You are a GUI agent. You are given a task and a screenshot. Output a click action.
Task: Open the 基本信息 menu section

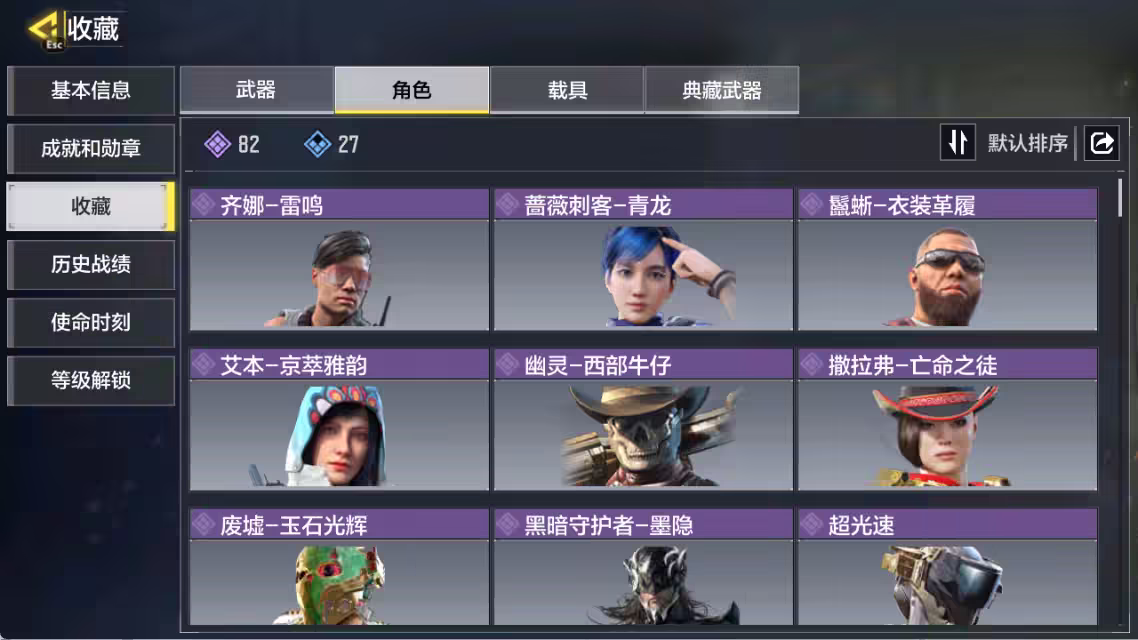tap(90, 91)
